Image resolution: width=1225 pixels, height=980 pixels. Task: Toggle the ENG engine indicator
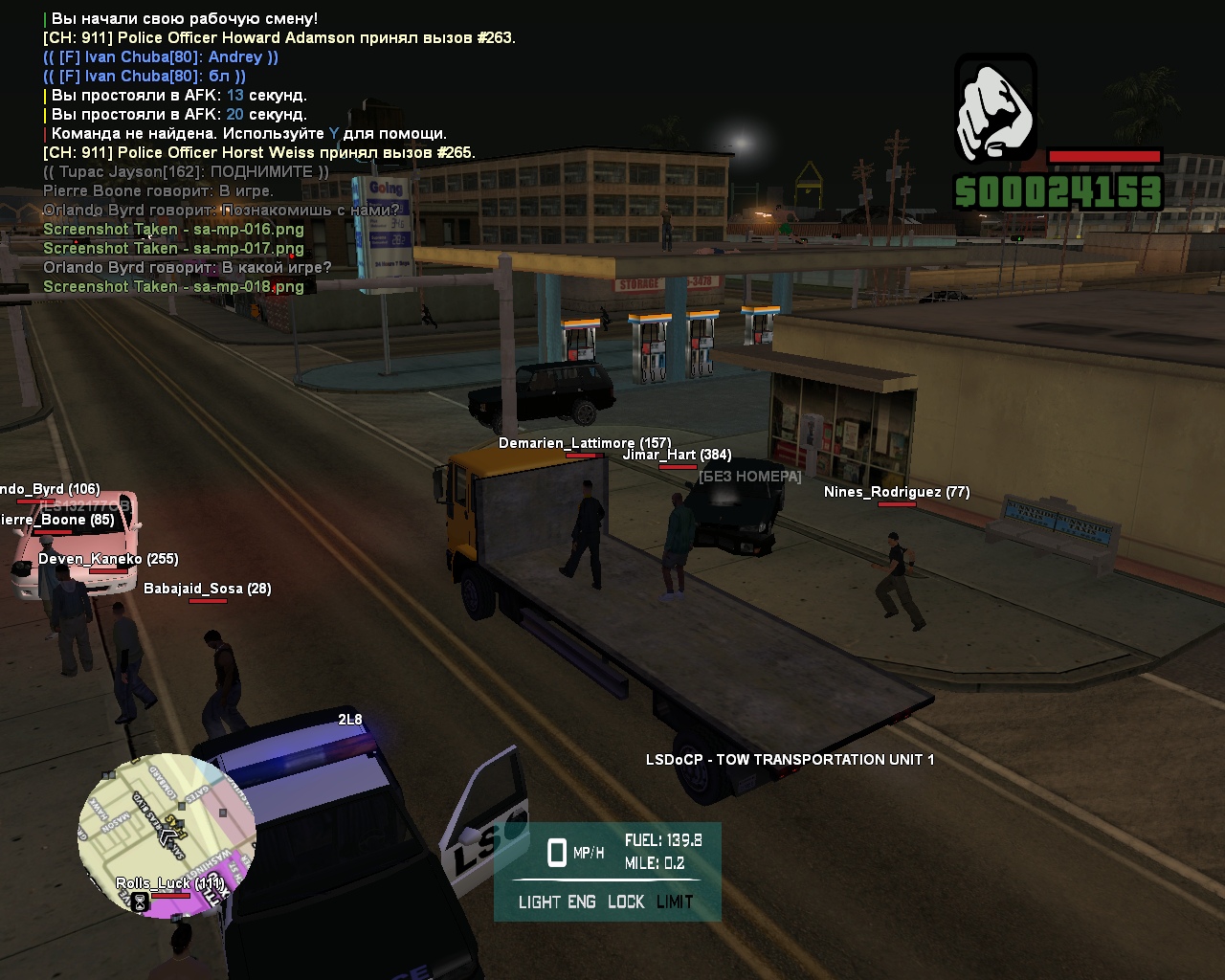(x=582, y=902)
